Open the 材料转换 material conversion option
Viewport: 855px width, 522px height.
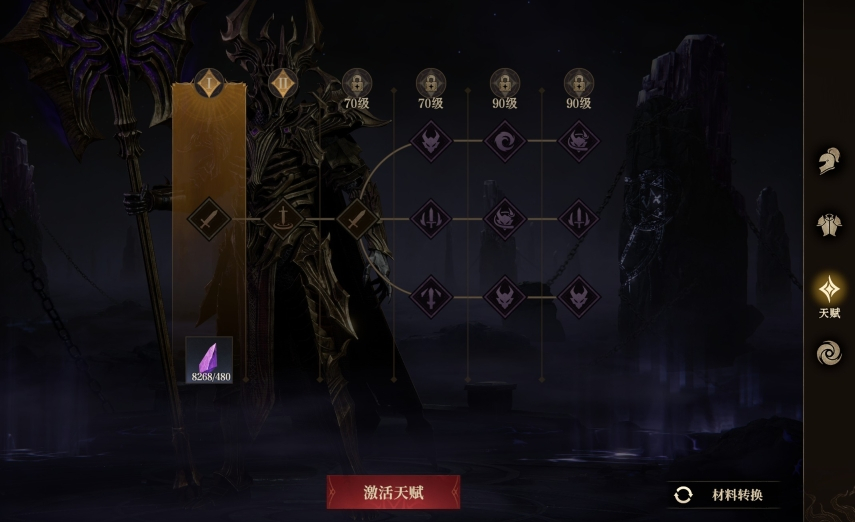[x=724, y=495]
